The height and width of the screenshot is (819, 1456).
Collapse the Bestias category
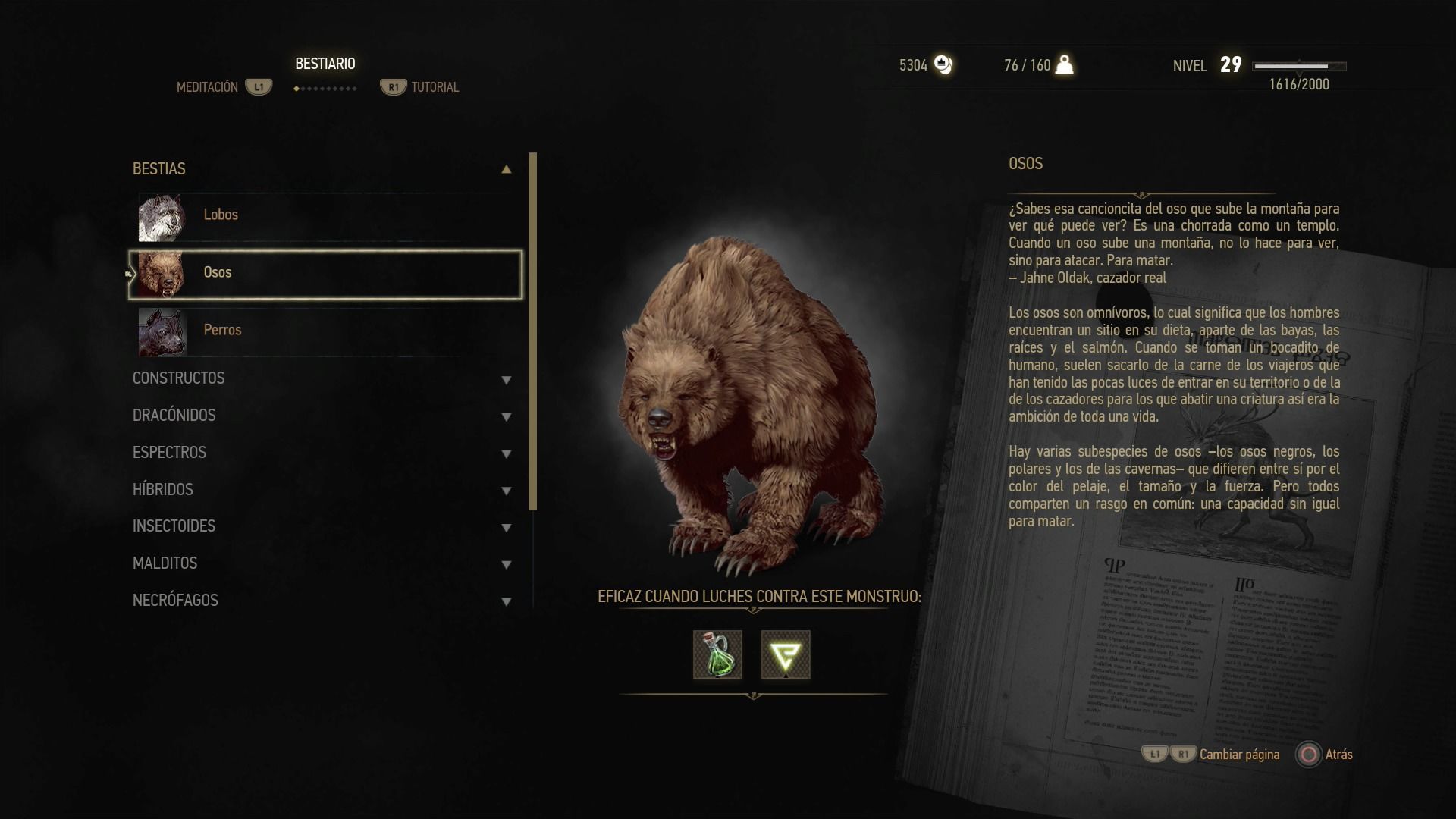pos(506,169)
